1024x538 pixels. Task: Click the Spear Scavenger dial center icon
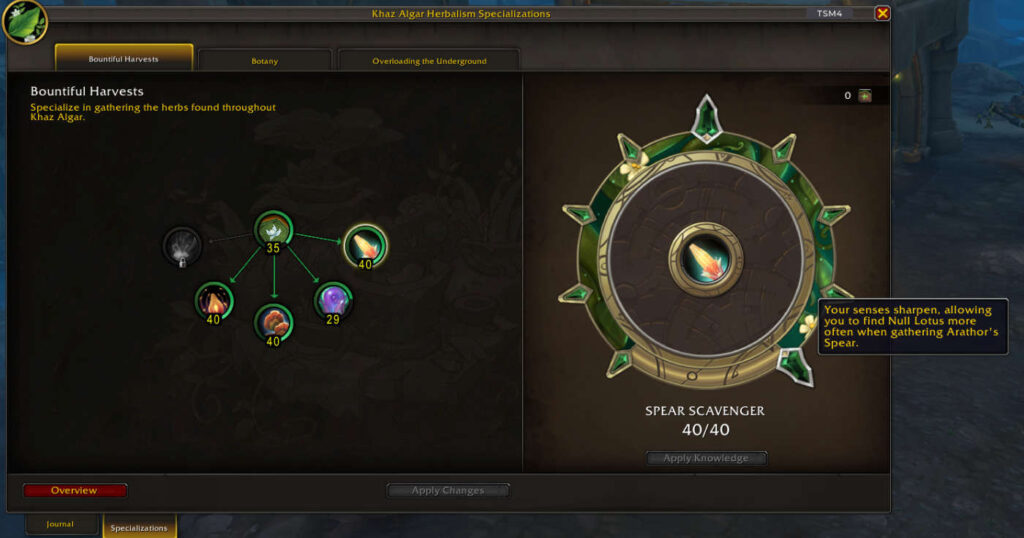706,259
